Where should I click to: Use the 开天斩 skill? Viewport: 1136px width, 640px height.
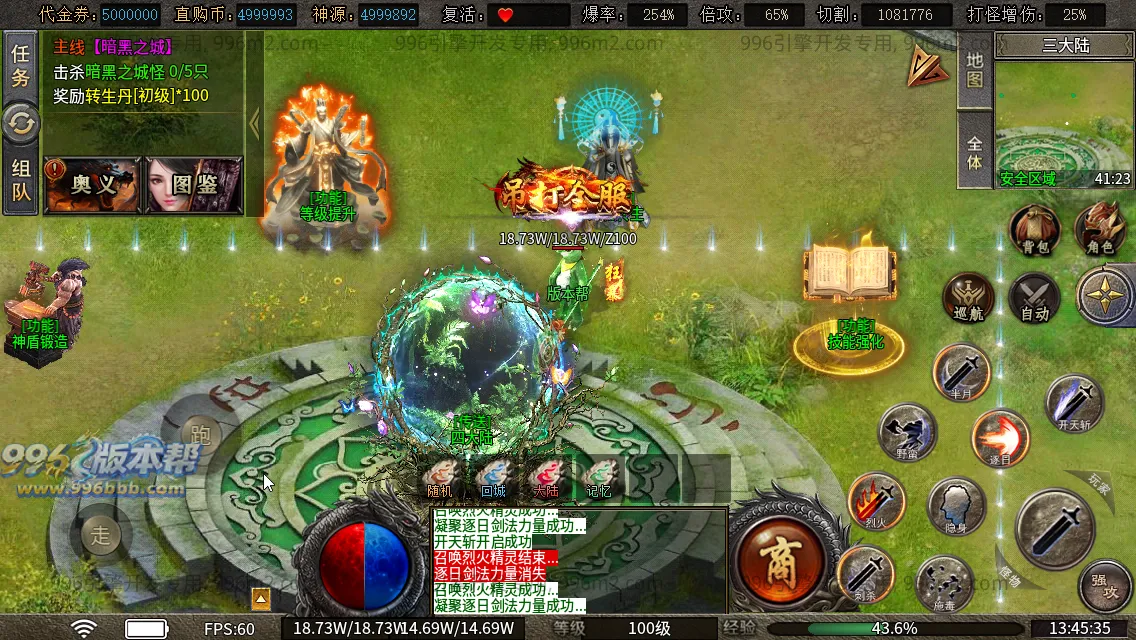click(1074, 402)
